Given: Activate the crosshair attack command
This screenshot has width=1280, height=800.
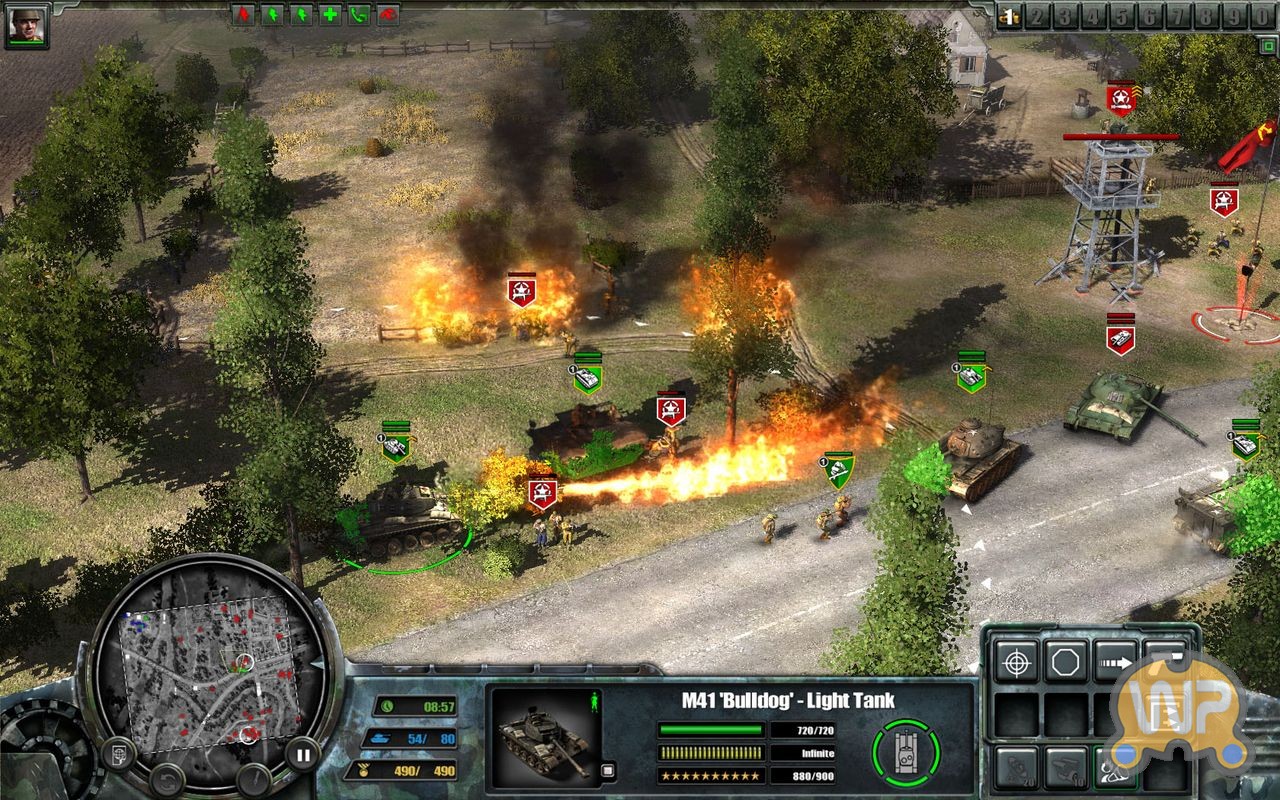Looking at the screenshot, I should [1015, 662].
